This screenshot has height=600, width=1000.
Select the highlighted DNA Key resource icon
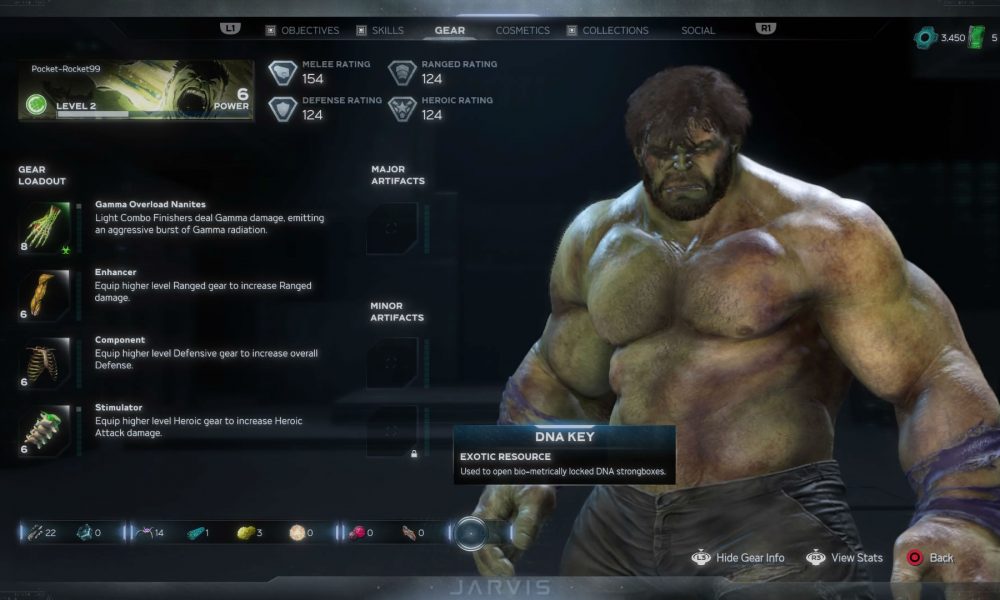pyautogui.click(x=470, y=533)
